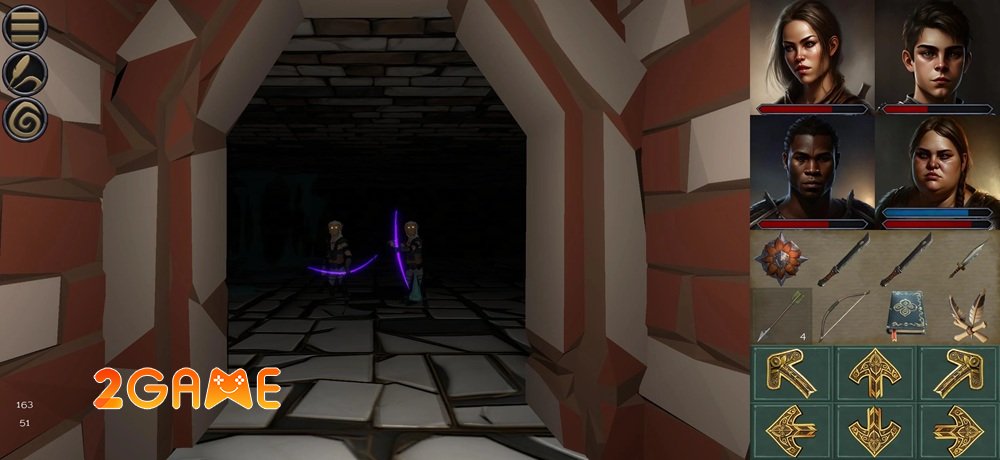Select the orange spiked shield slot
This screenshot has height=460, width=1000.
tap(781, 259)
